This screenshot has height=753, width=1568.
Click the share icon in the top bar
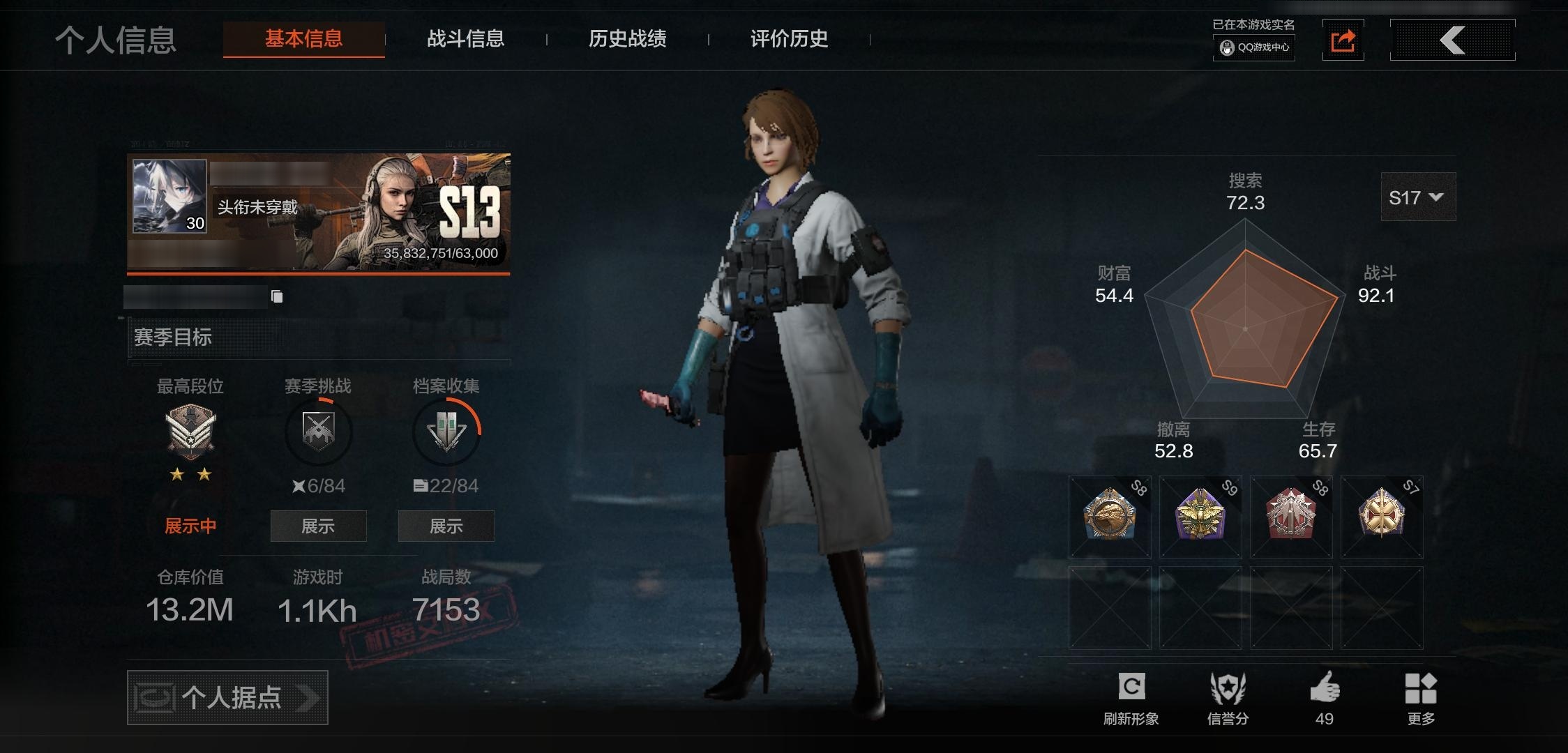(1344, 40)
